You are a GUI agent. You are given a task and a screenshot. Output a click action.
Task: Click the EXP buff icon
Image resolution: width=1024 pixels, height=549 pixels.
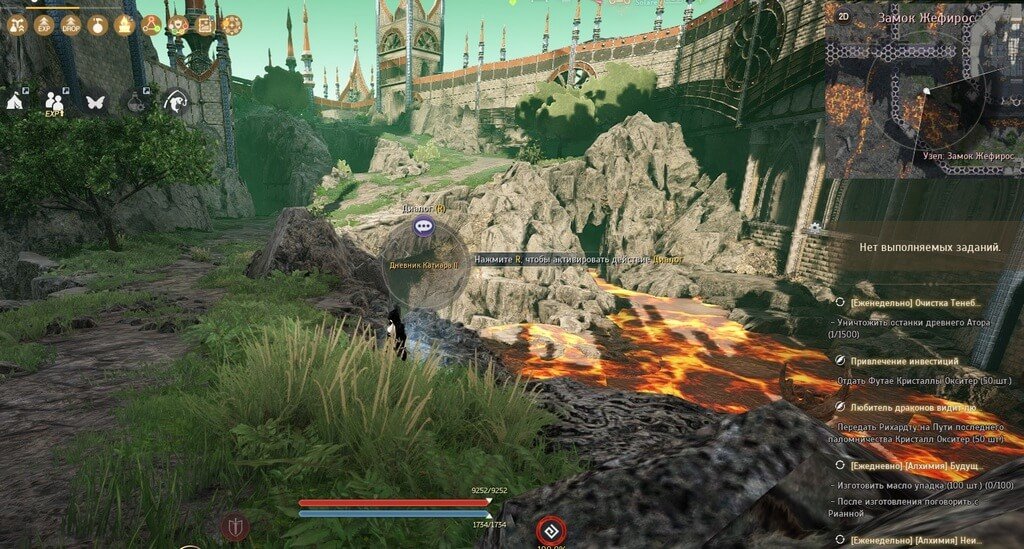coord(44,25)
